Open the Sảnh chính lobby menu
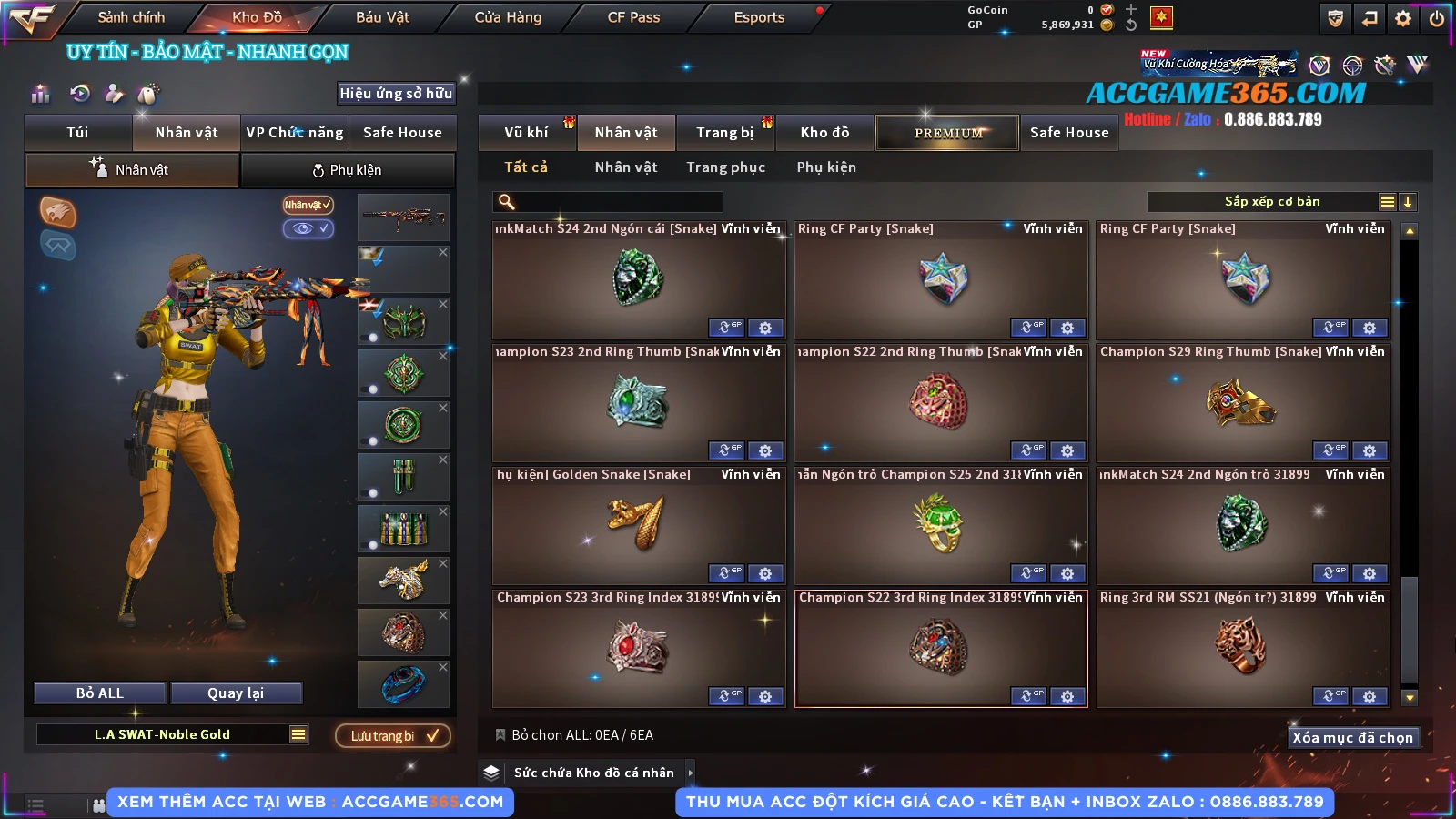Screen dimensions: 1456x819 (131, 17)
